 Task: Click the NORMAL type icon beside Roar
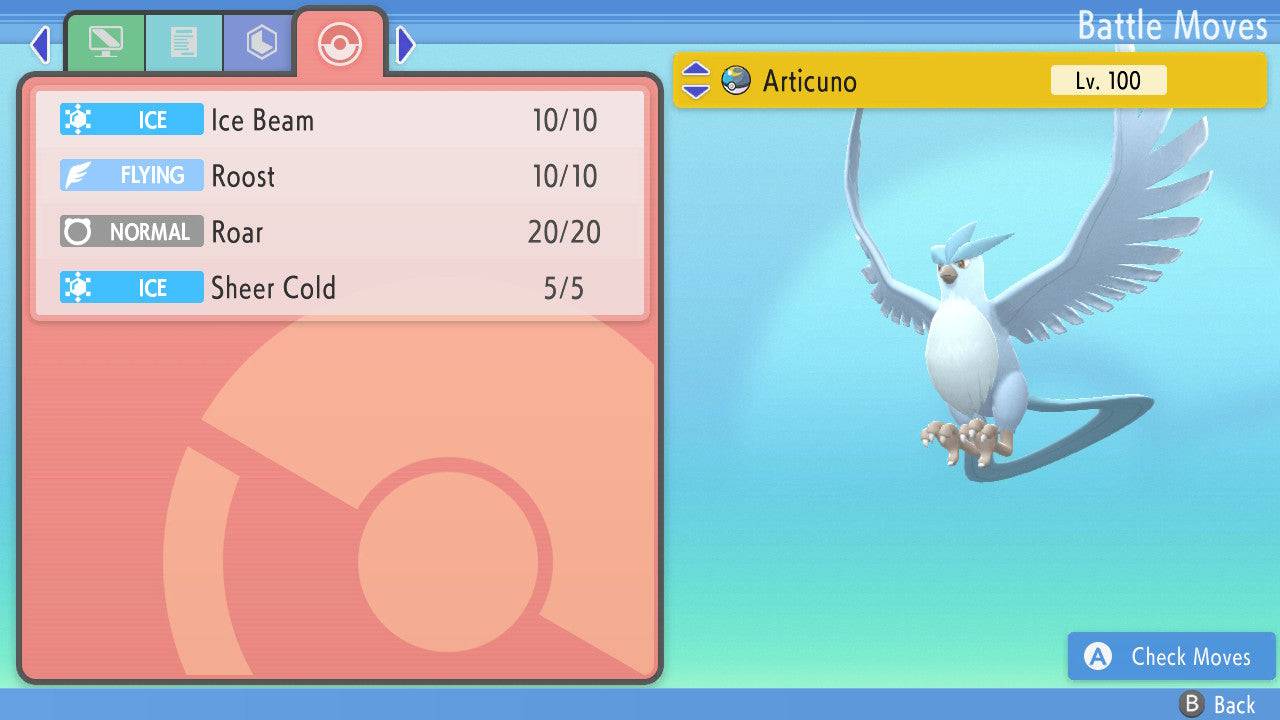pos(131,231)
